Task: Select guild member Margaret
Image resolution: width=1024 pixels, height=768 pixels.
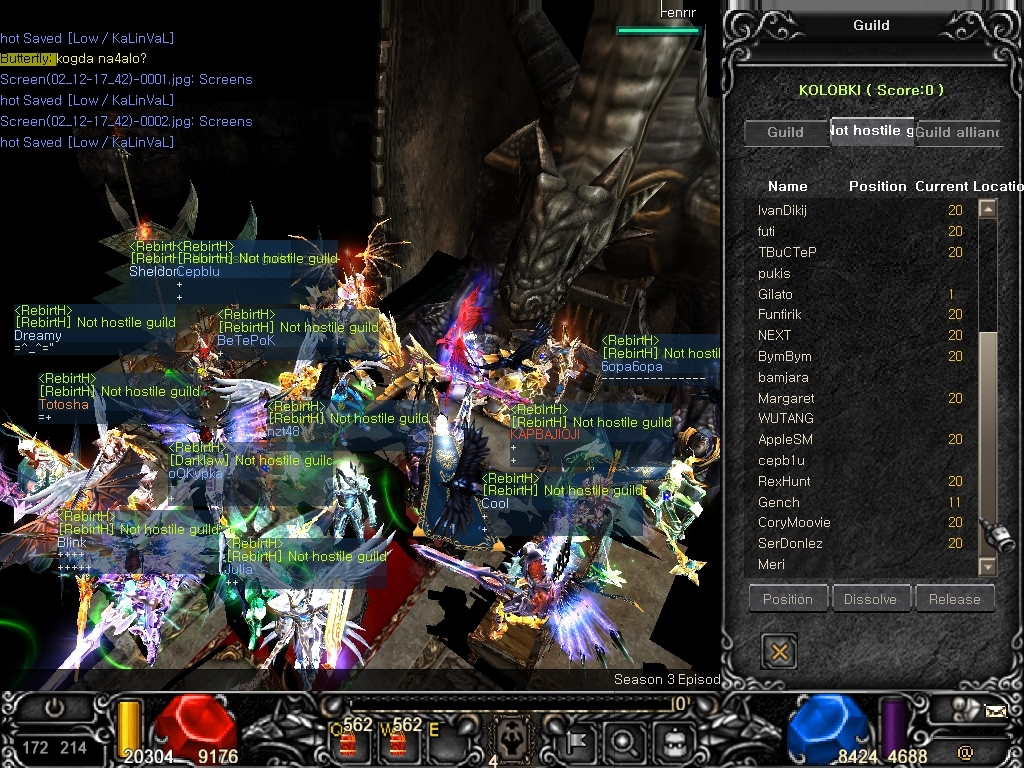Action: click(x=786, y=398)
